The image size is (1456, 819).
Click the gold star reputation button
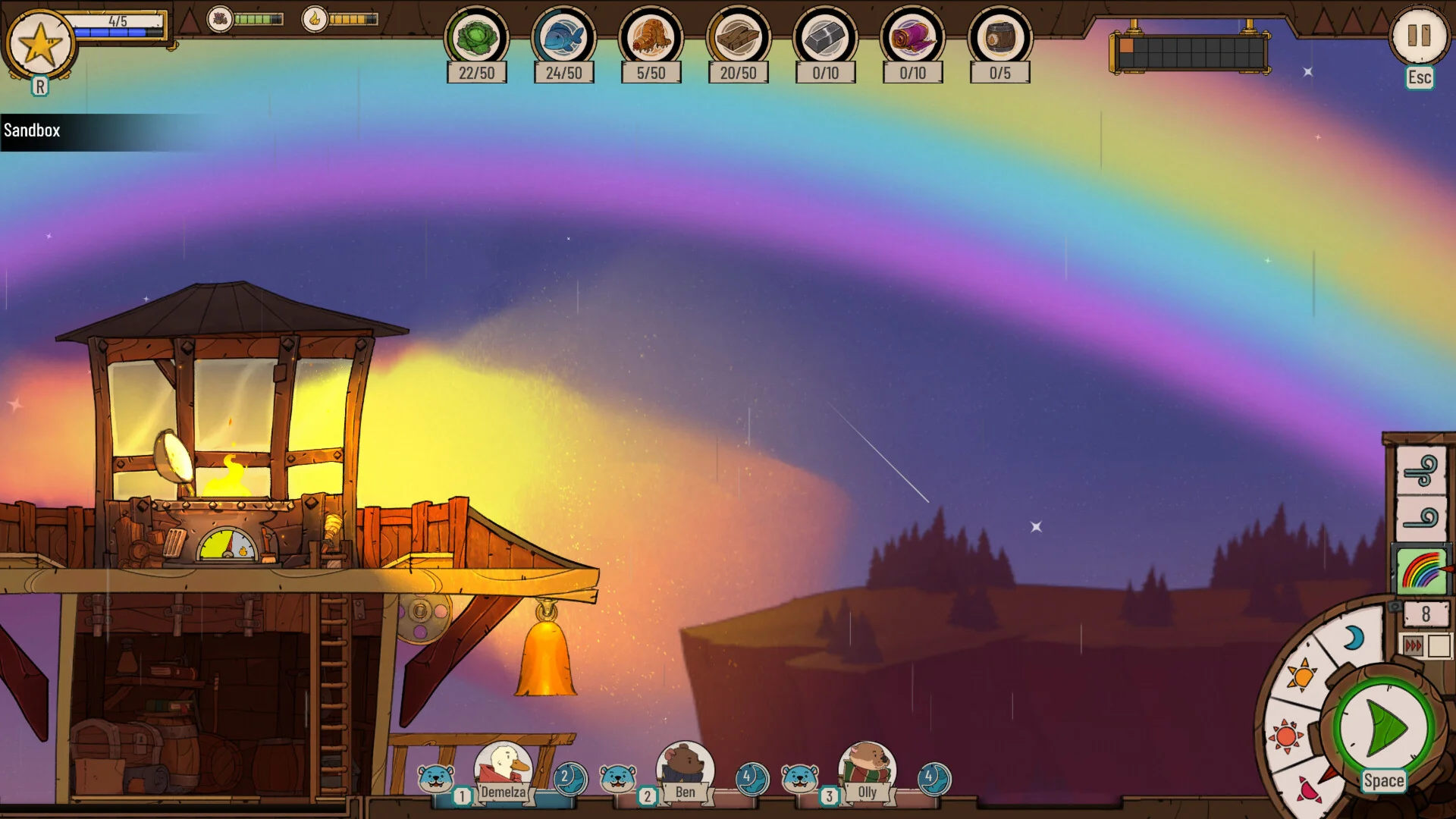pos(40,44)
